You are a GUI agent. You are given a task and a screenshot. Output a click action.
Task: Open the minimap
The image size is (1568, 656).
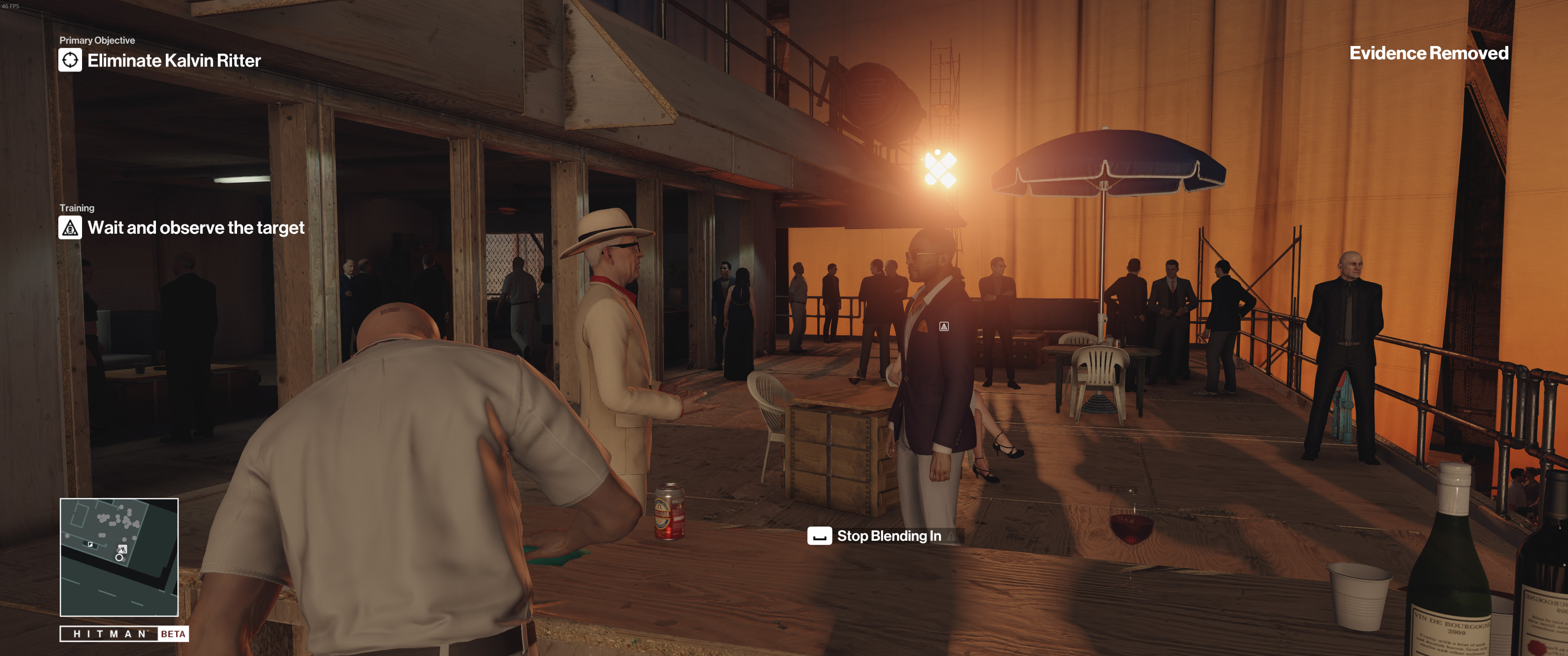[119, 557]
